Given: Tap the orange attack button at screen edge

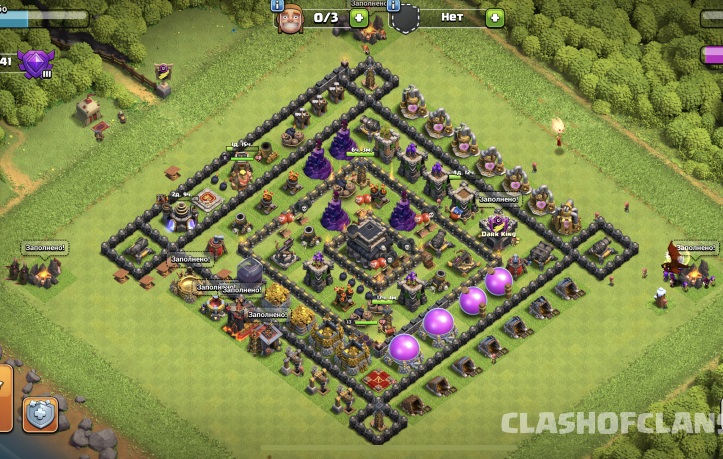Looking at the screenshot, I should point(4,394).
